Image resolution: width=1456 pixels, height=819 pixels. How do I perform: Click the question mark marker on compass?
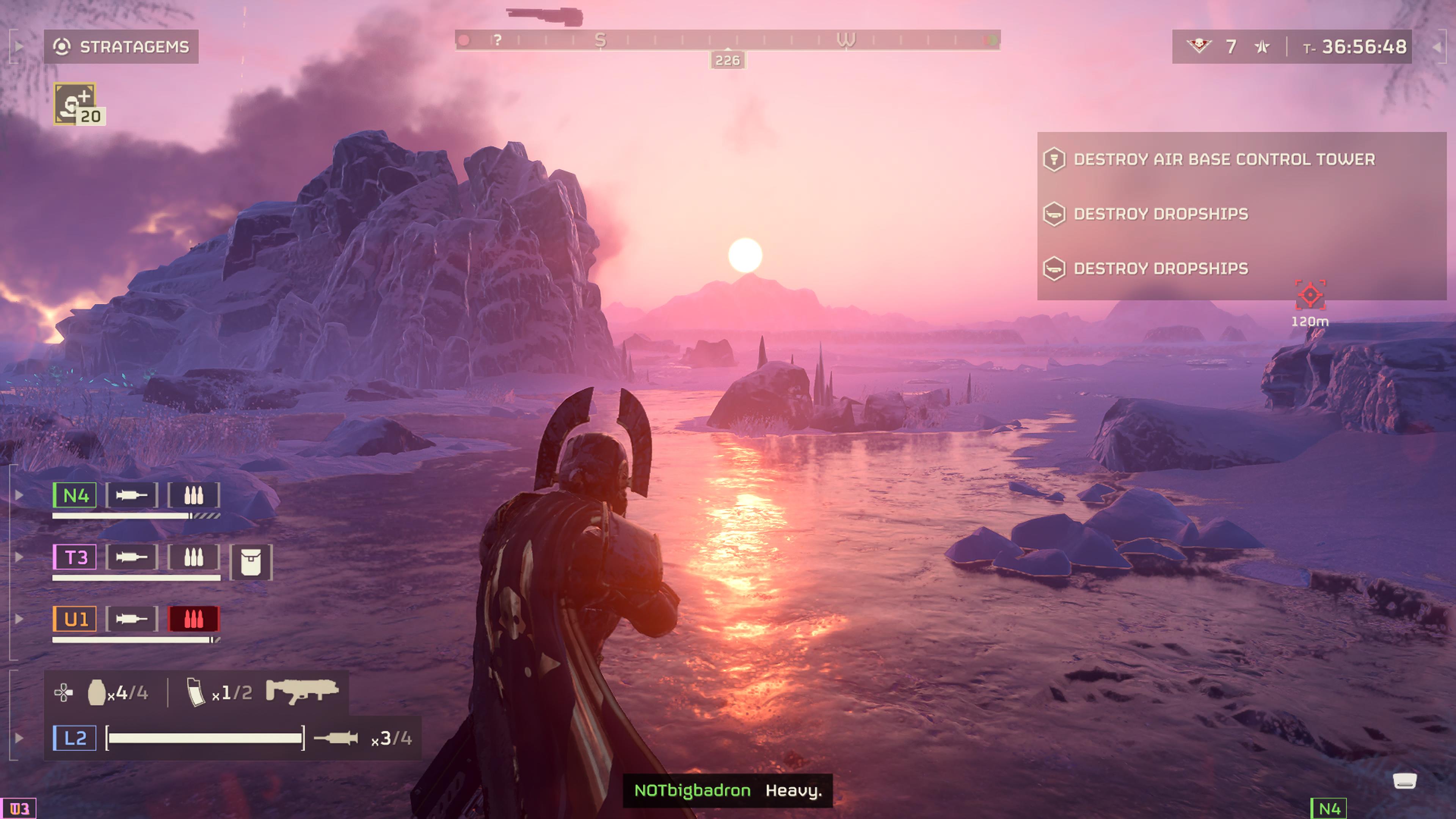tap(497, 40)
